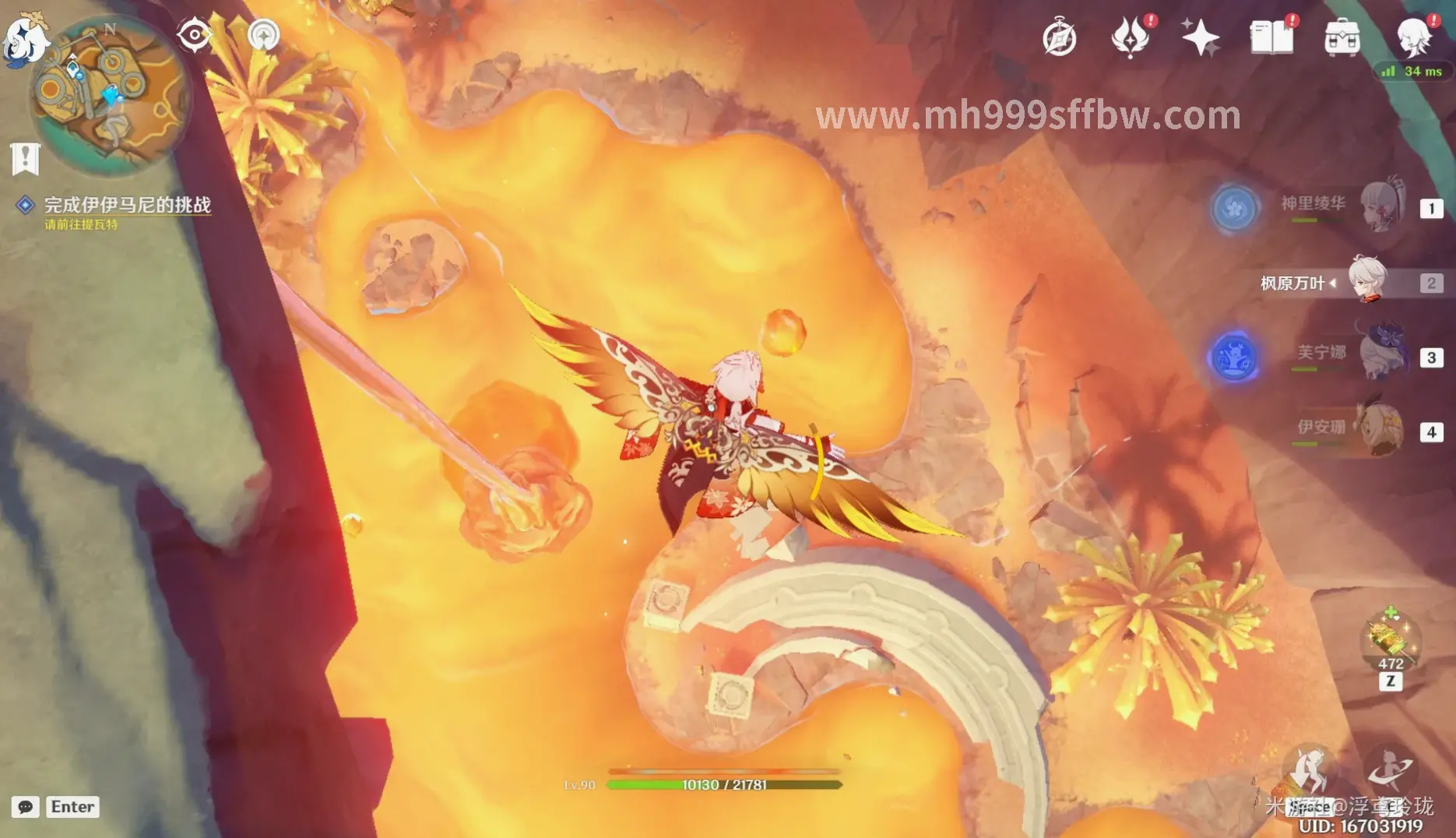Open the chat box Enter button
Image resolution: width=1456 pixels, height=838 pixels.
coord(72,807)
